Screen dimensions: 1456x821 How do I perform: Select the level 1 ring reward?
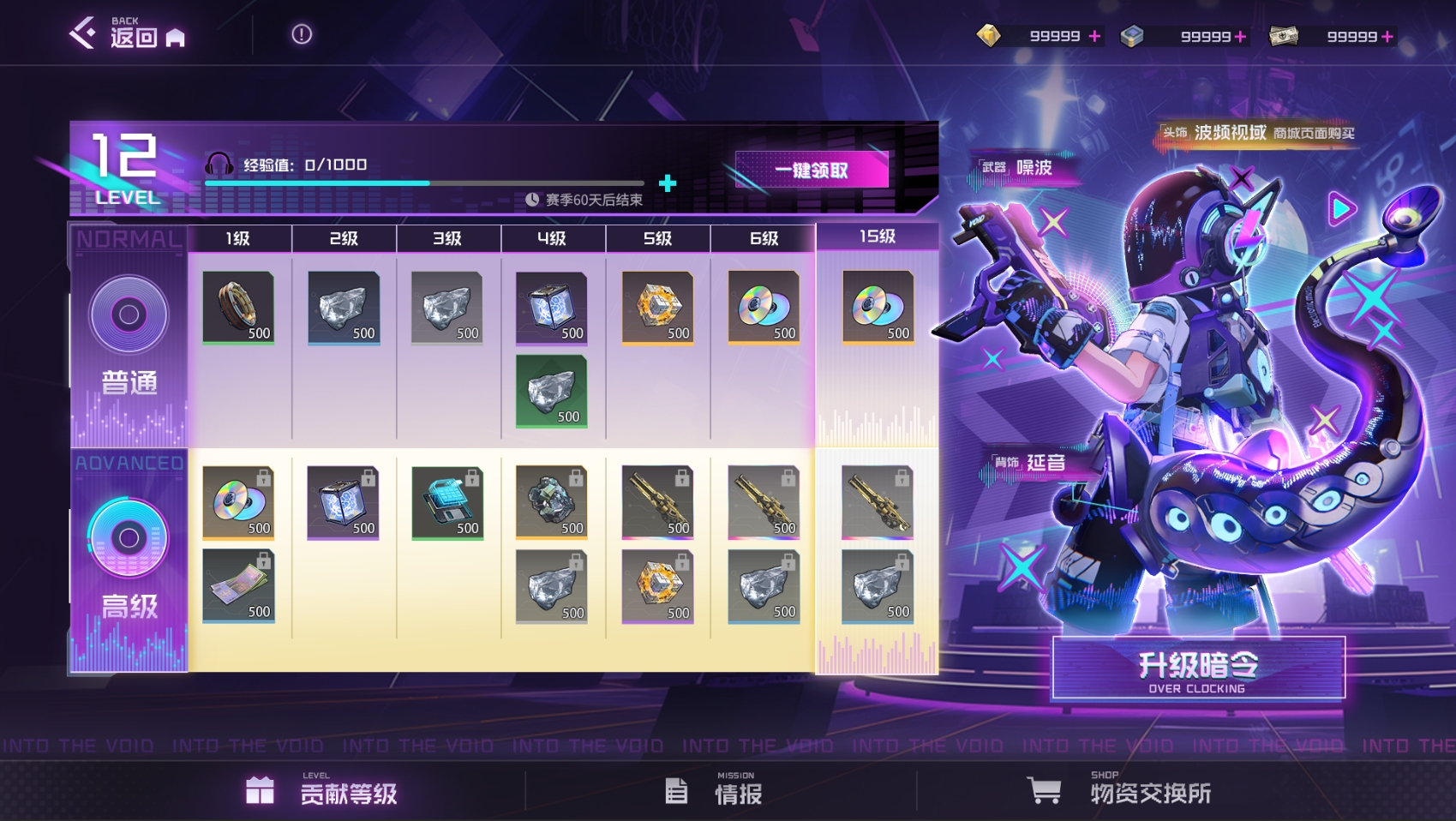coord(238,308)
